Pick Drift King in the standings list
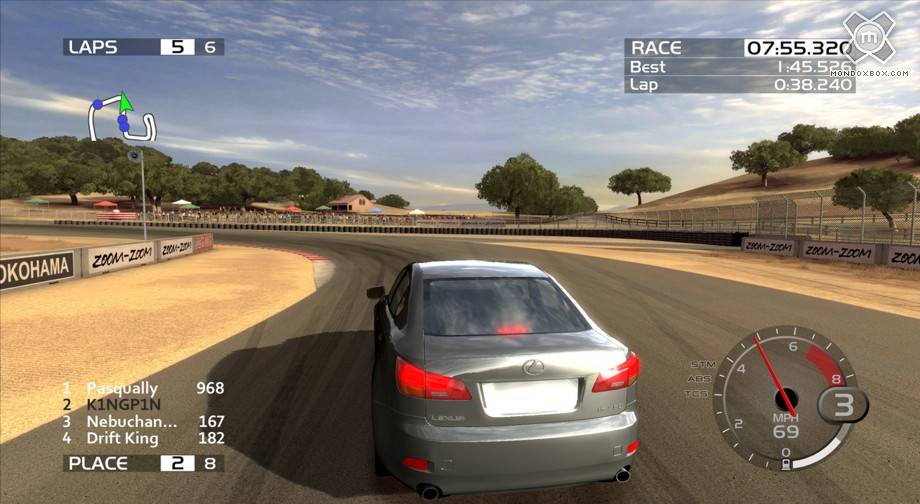Viewport: 920px width, 504px height. [142, 438]
